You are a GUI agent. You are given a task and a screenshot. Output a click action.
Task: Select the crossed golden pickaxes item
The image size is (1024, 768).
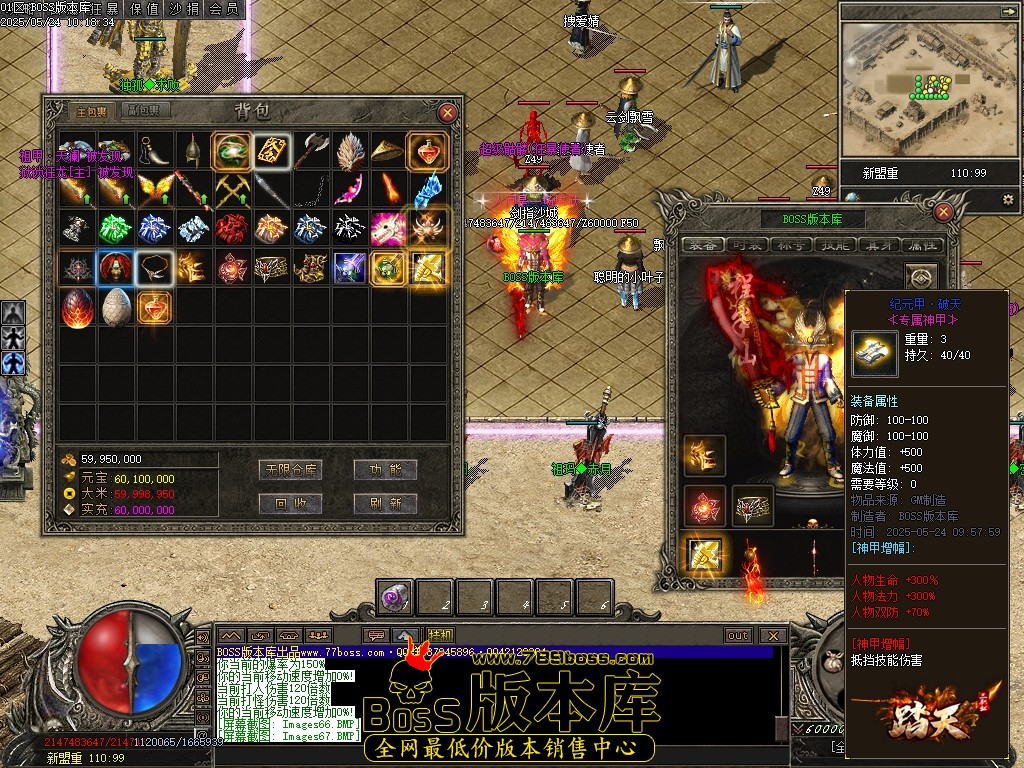pyautogui.click(x=232, y=189)
